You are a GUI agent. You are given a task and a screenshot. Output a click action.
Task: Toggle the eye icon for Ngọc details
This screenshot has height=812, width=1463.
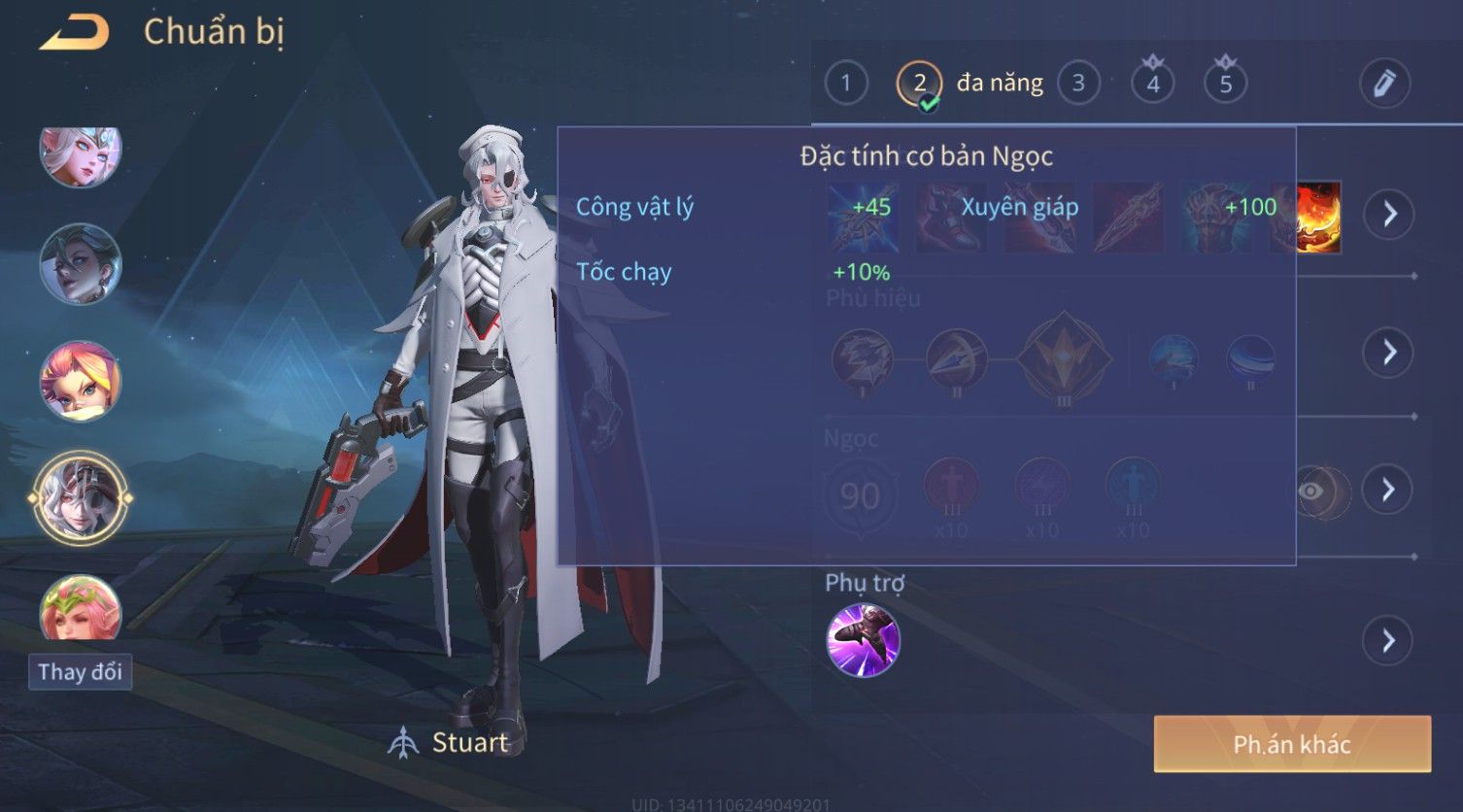(x=1313, y=491)
